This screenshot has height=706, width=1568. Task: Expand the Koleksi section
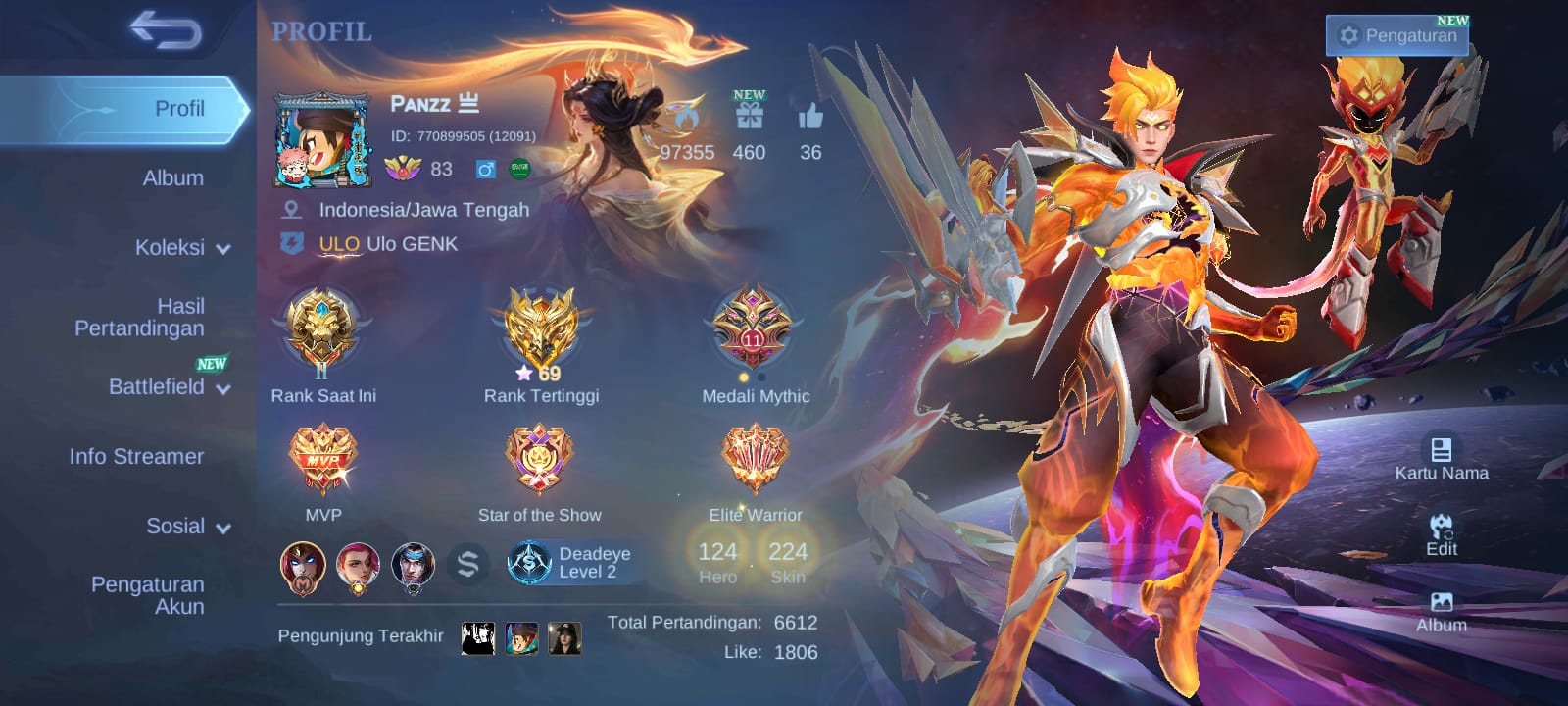pos(181,248)
